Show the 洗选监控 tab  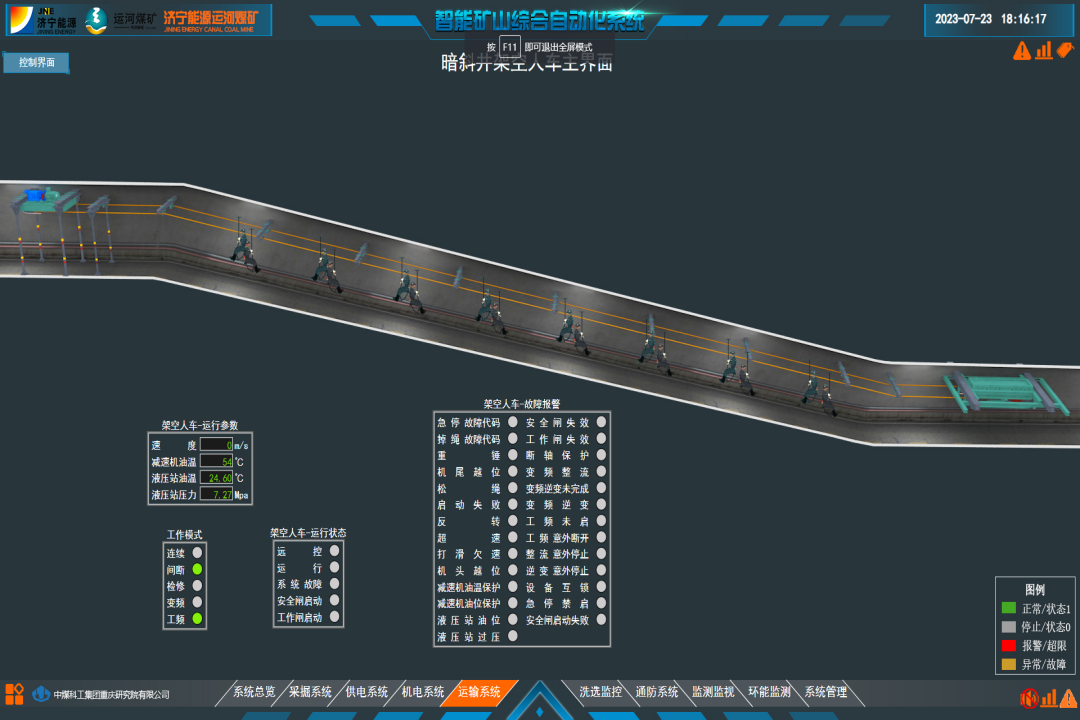600,692
